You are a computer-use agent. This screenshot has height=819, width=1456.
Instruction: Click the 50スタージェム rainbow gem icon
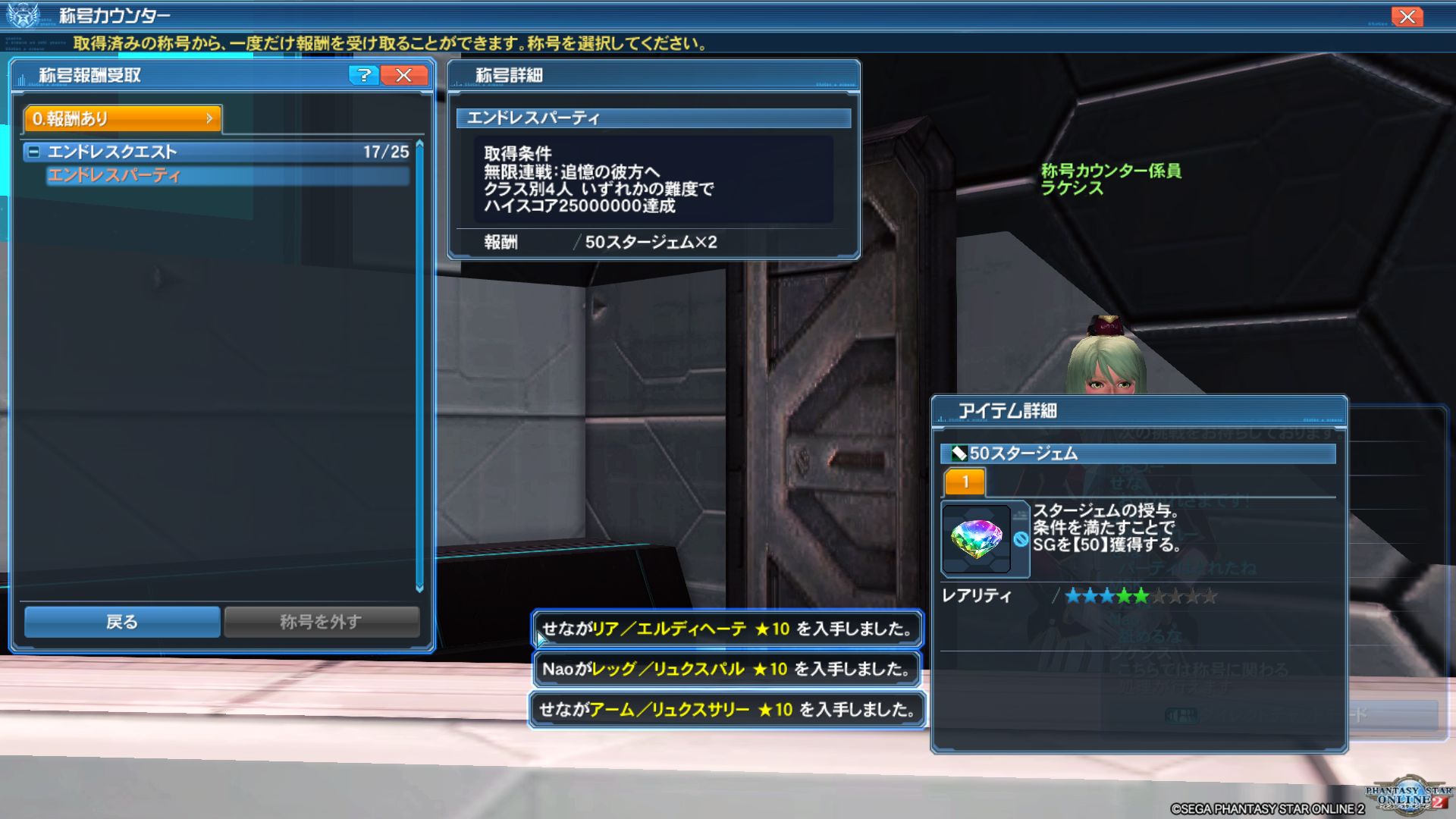(x=977, y=538)
